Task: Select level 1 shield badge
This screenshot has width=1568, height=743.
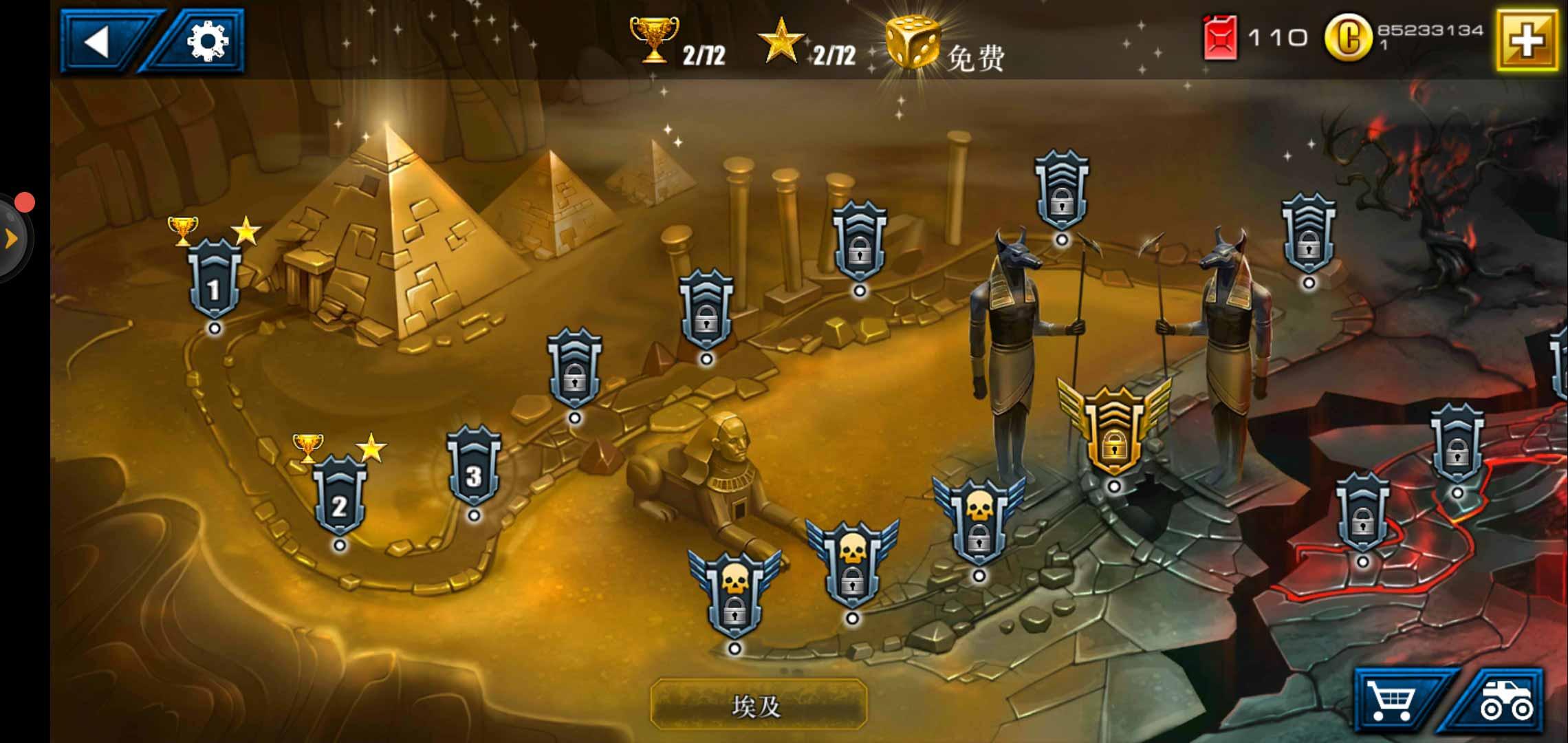Action: point(215,279)
